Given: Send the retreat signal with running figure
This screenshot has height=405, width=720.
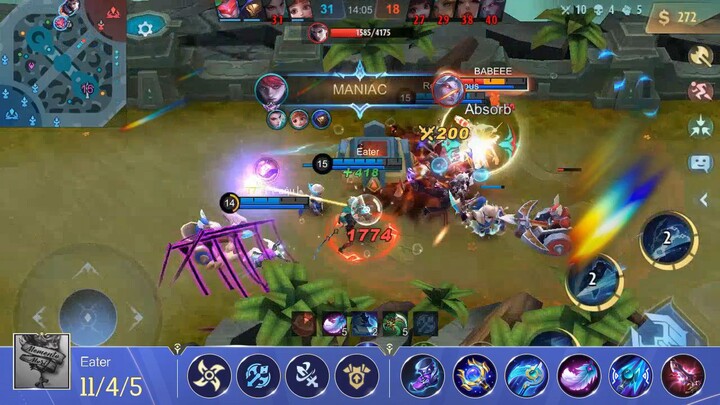Looking at the screenshot, I should (x=700, y=91).
